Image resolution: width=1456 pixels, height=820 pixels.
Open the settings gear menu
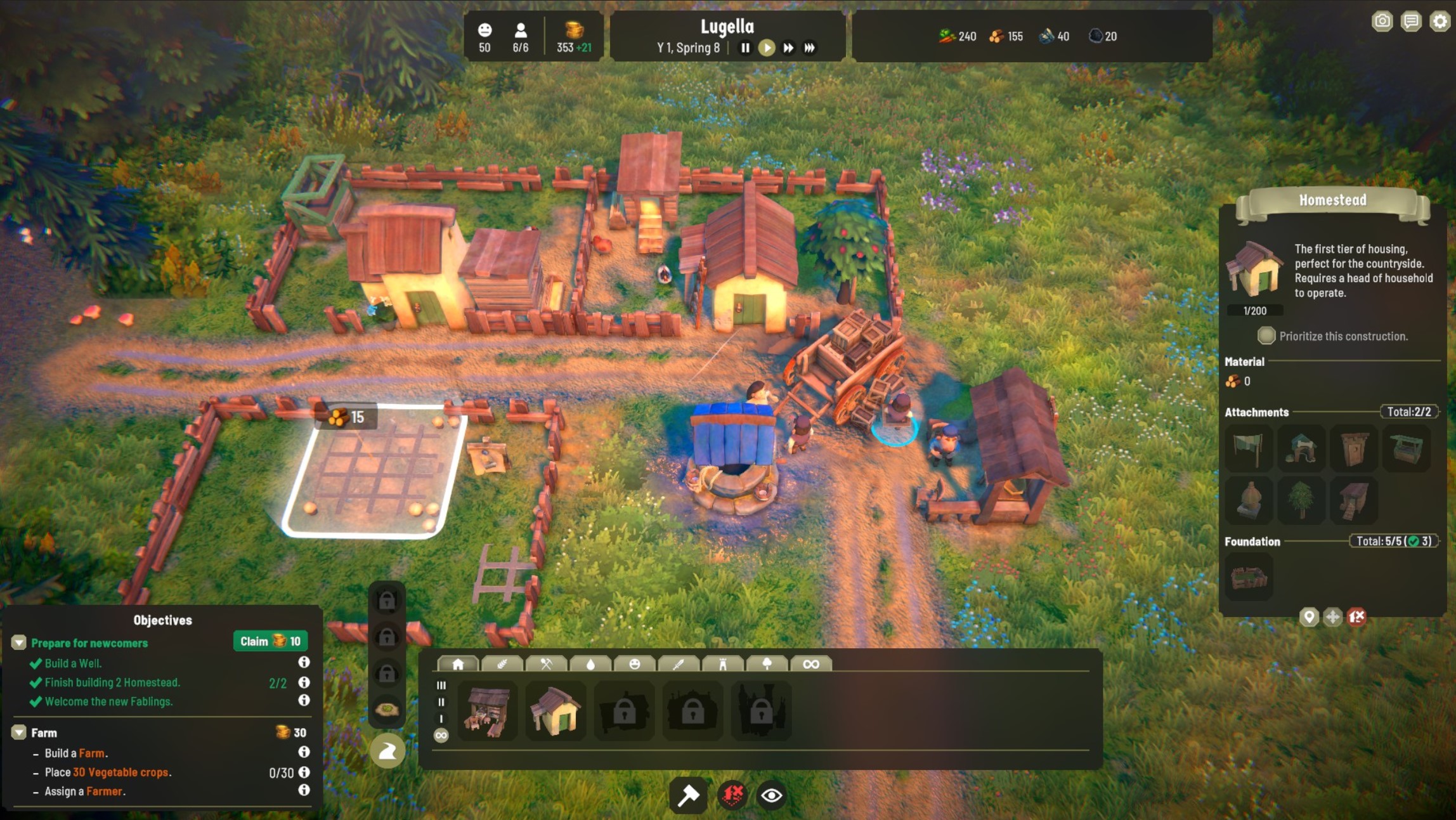pyautogui.click(x=1440, y=22)
